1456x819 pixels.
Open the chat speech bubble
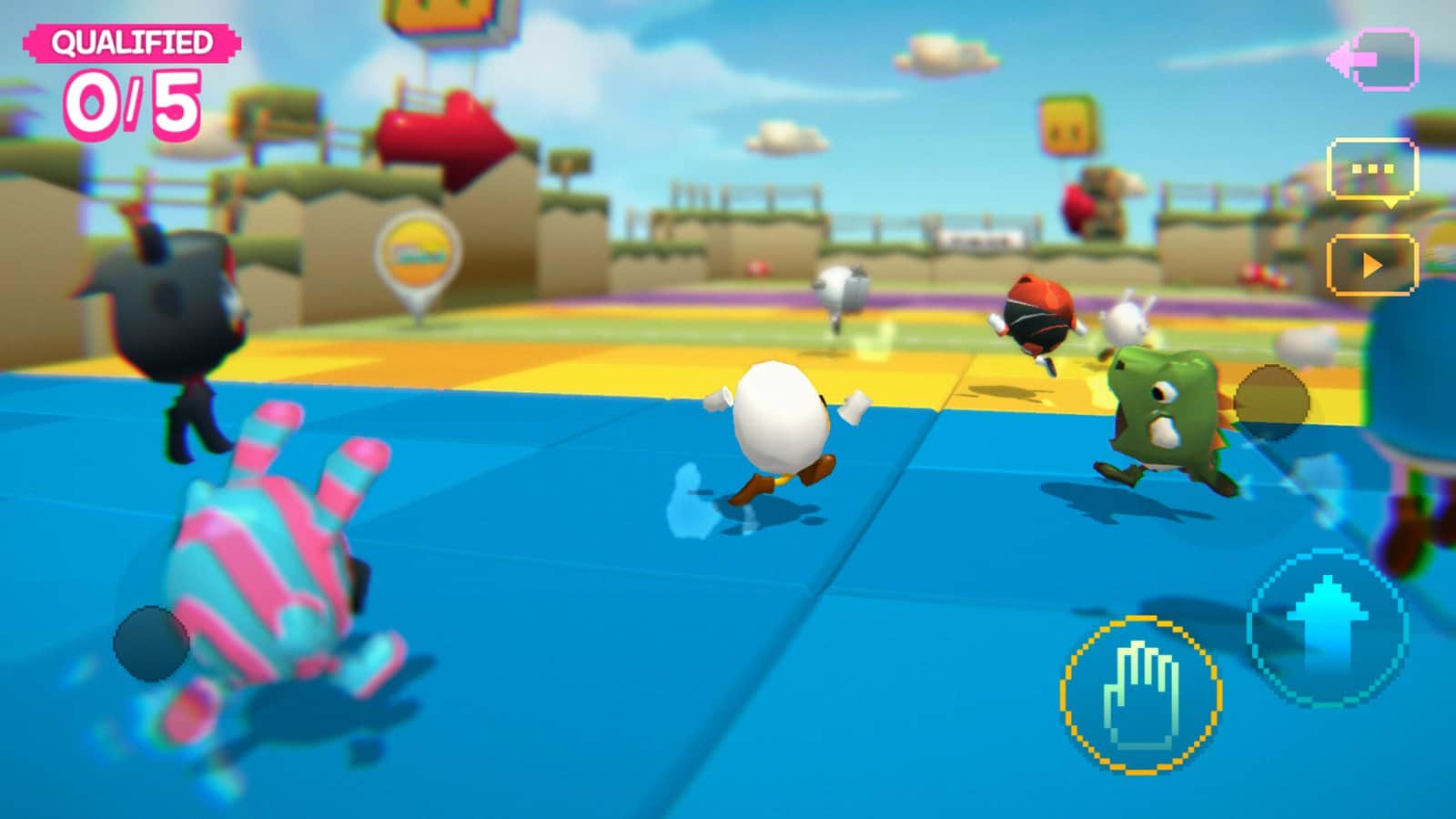(x=1372, y=170)
